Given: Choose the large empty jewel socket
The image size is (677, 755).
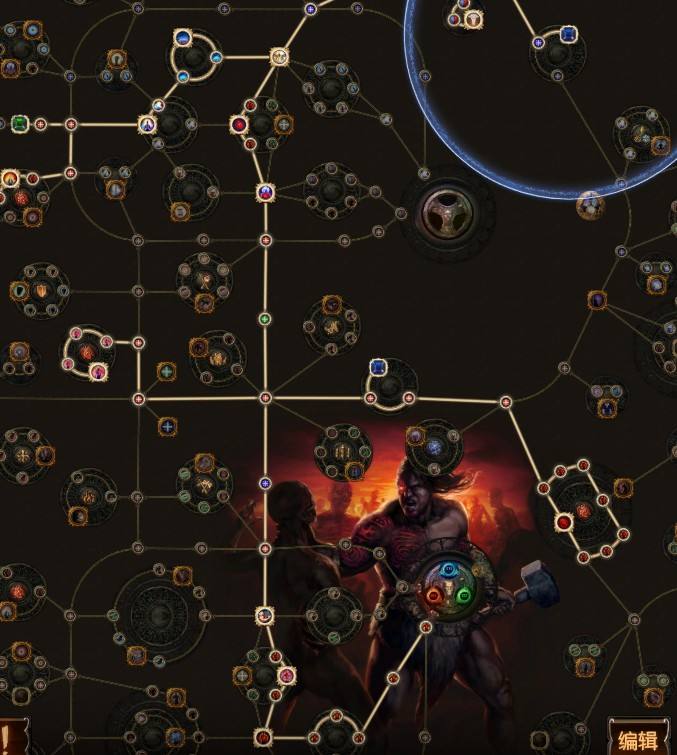Looking at the screenshot, I should [447, 210].
